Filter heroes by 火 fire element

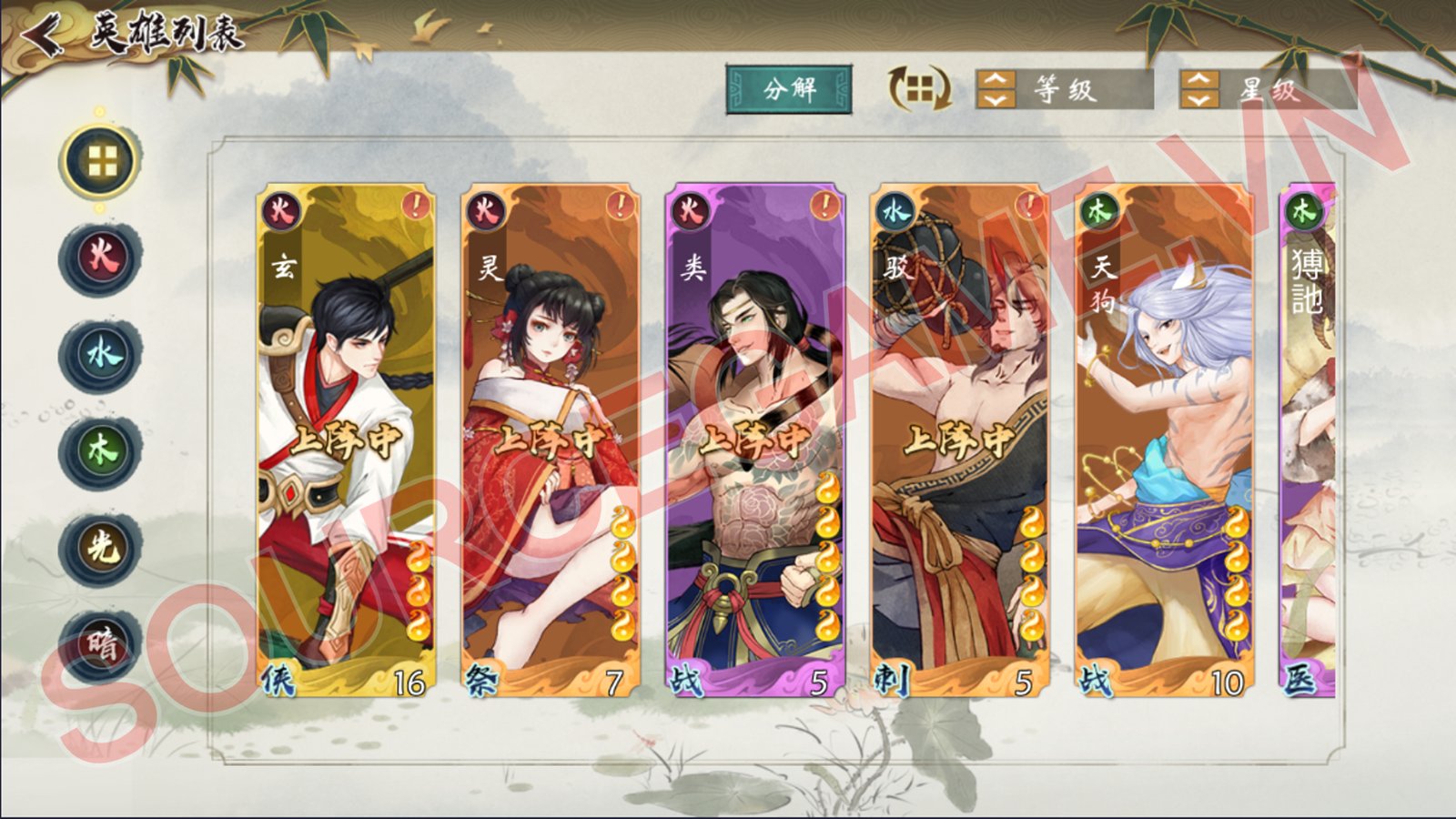101,258
